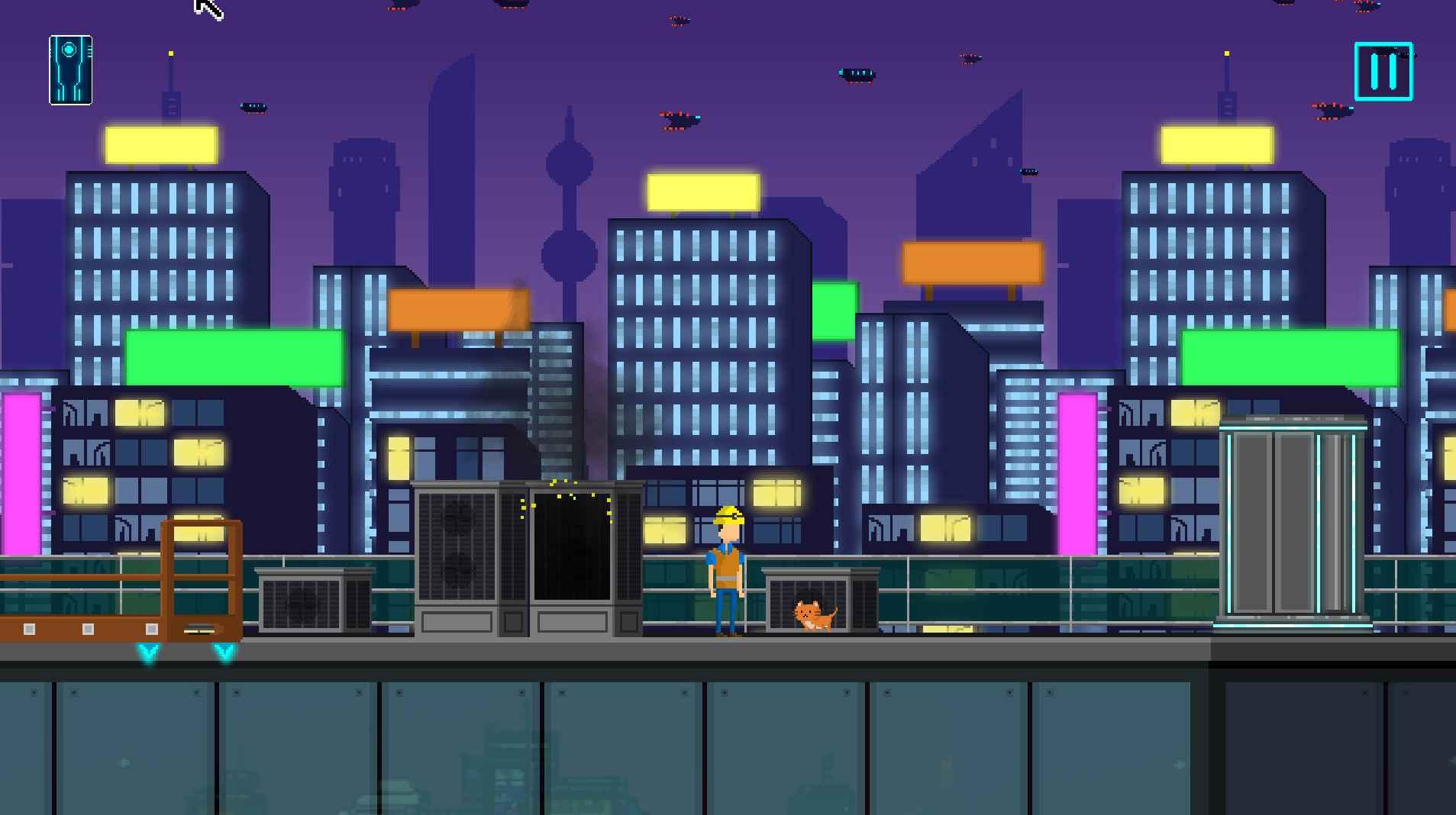The height and width of the screenshot is (815, 1456).
Task: Click the flying airship in the sky
Action: [x=854, y=76]
